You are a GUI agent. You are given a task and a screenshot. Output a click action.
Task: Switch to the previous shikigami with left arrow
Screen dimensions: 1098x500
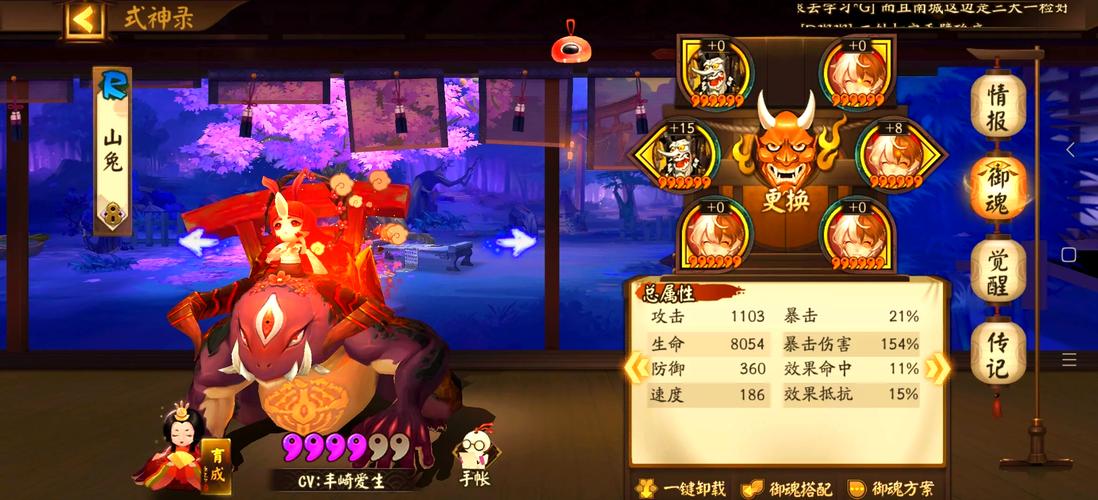pos(198,241)
